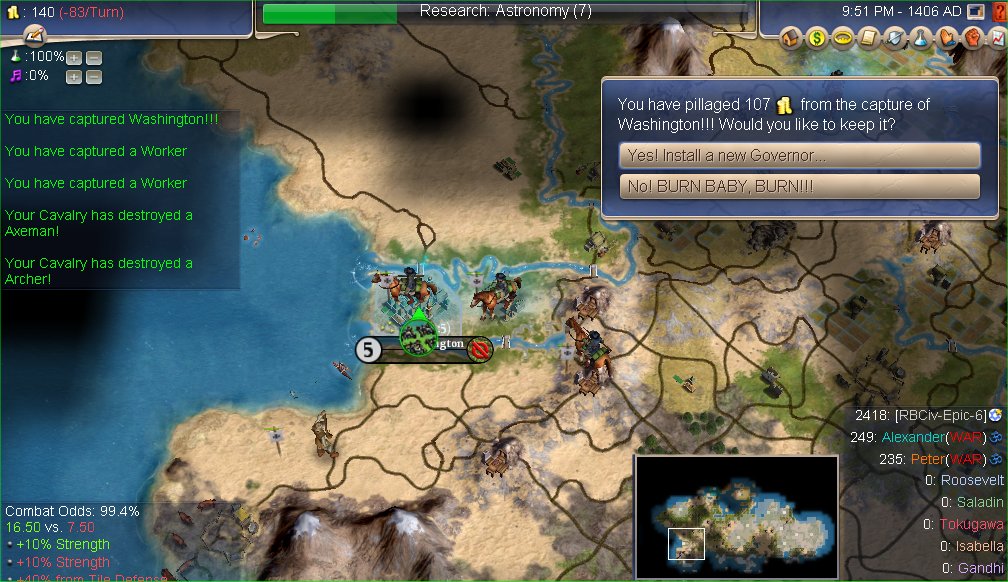This screenshot has width=1008, height=582.
Task: Open the Civics advisor ring icon
Action: click(841, 38)
